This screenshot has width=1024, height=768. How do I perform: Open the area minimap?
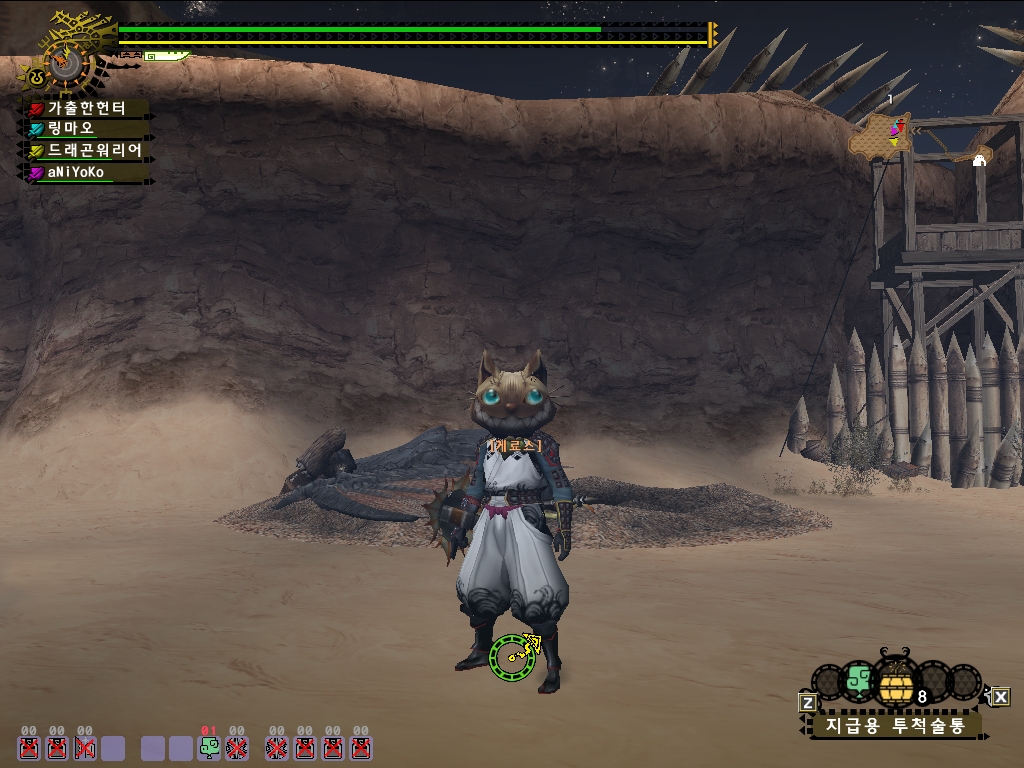(x=881, y=137)
